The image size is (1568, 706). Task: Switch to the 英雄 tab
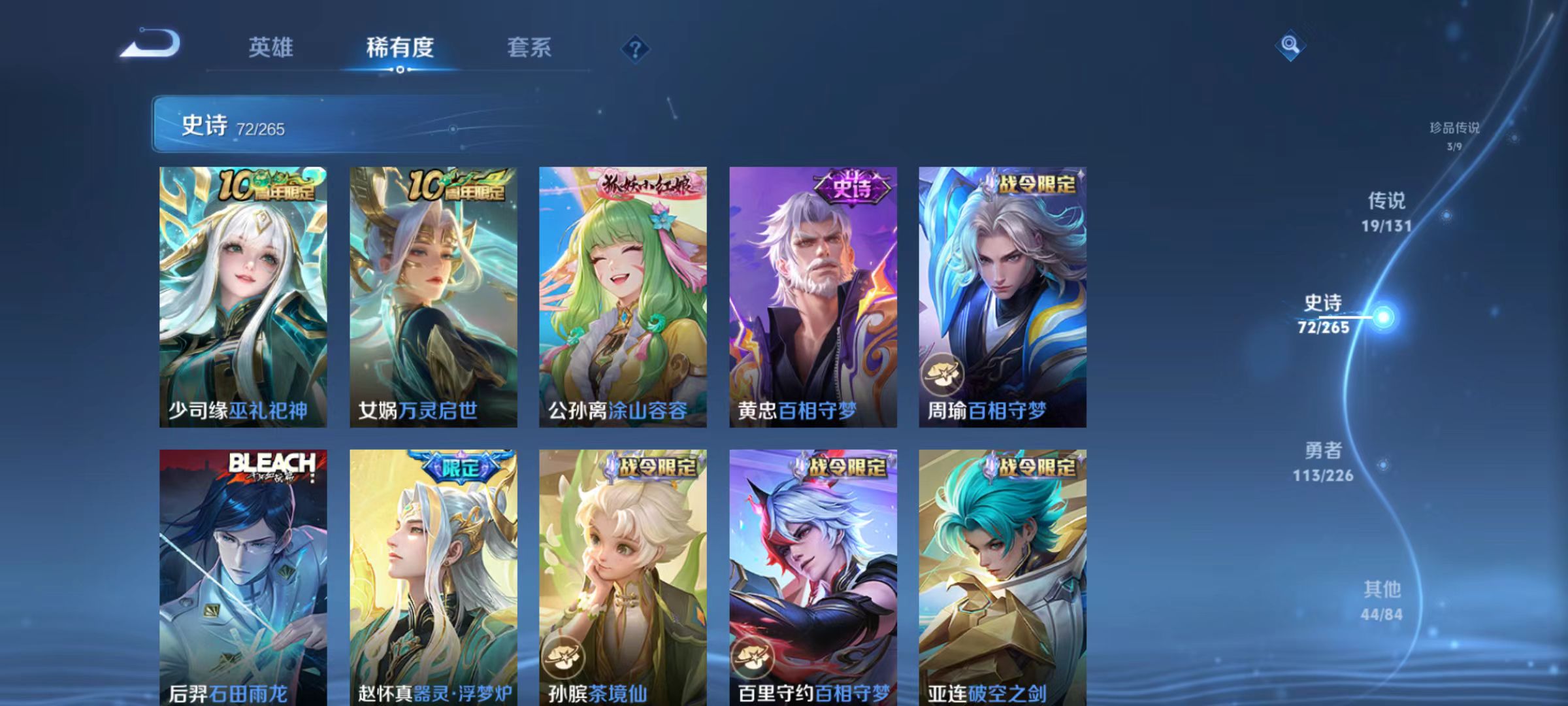pos(271,48)
